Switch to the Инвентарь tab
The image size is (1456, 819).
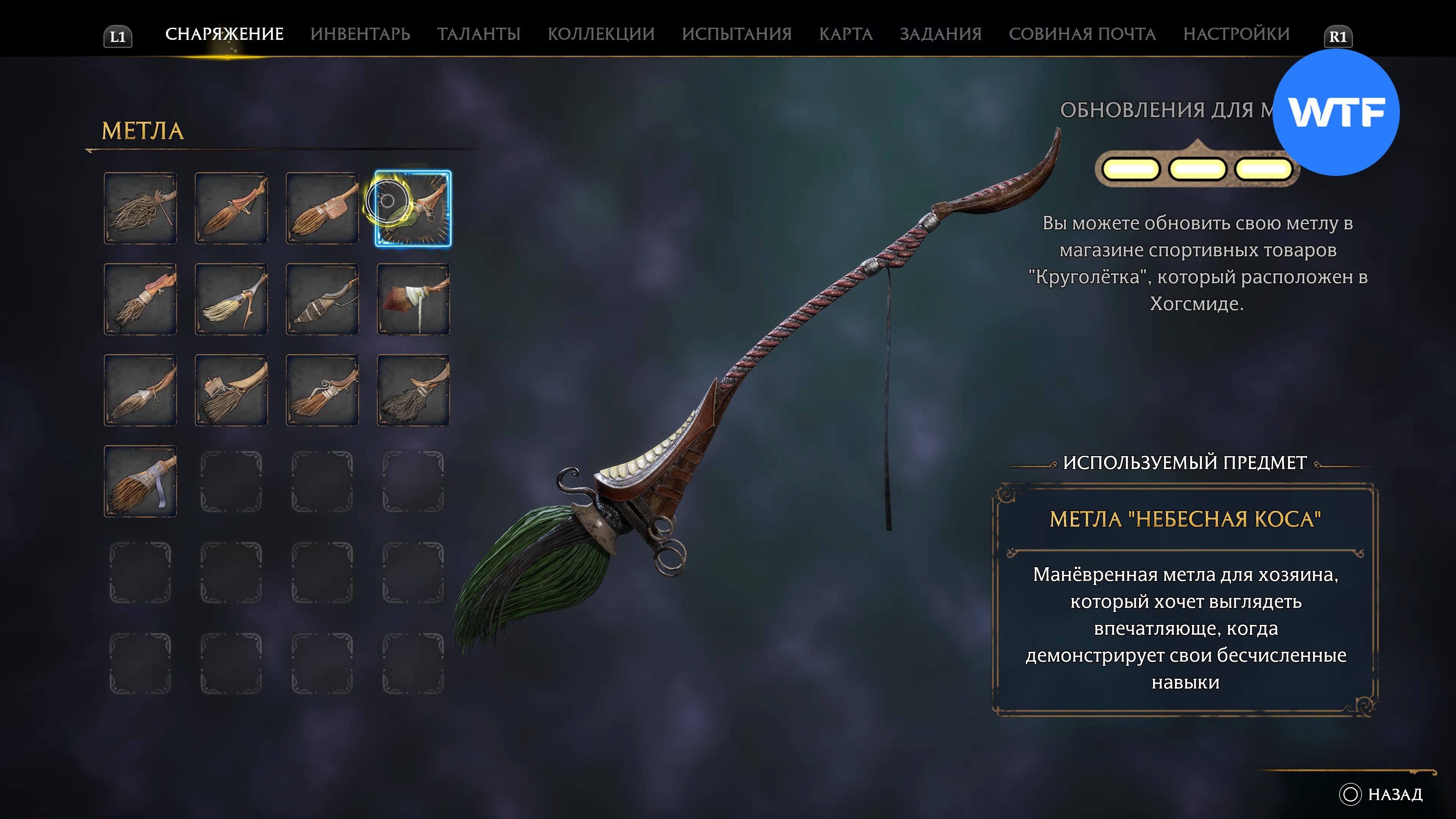tap(360, 34)
